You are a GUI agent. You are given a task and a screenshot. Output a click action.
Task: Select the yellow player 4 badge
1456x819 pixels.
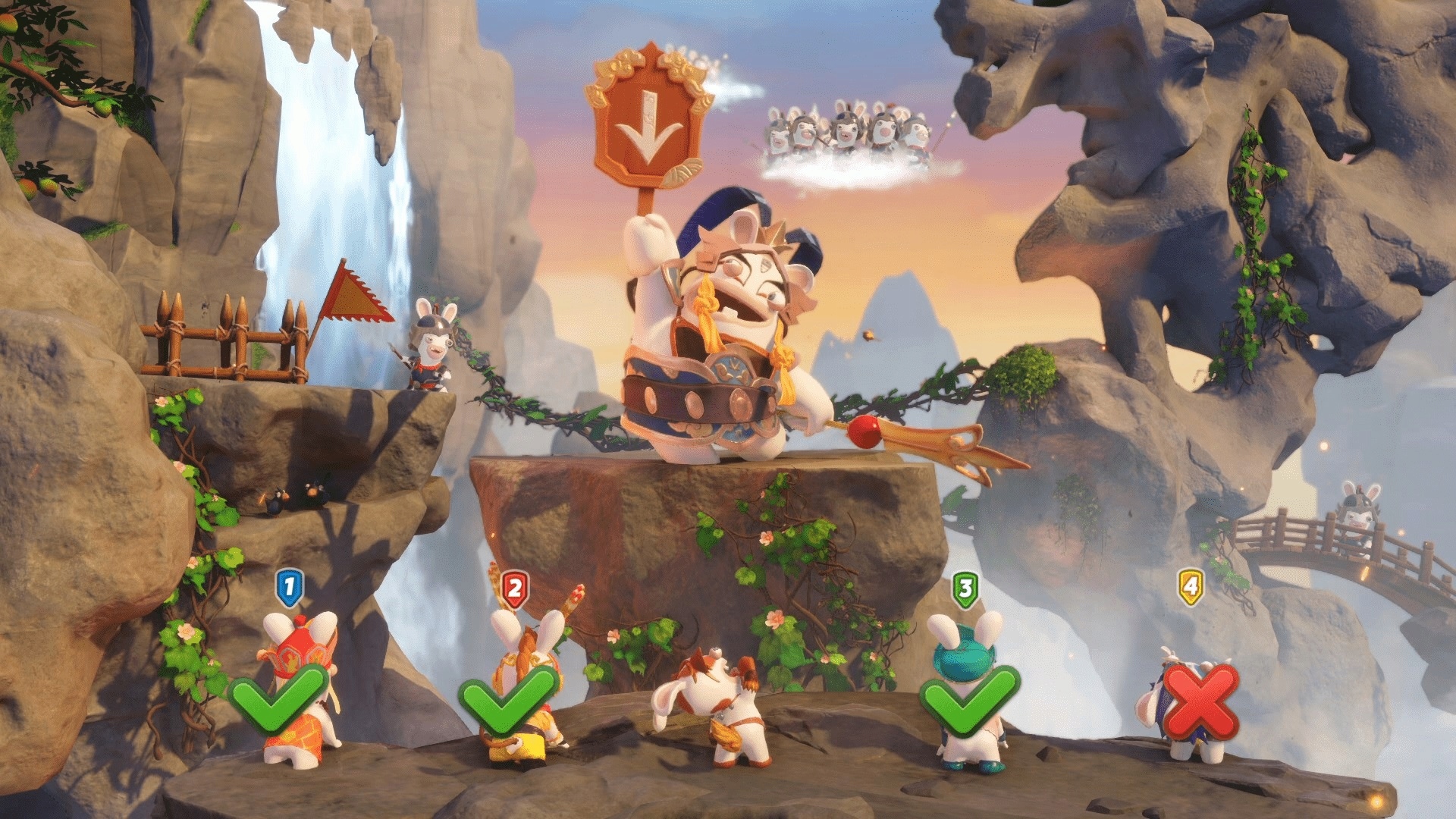pyautogui.click(x=1191, y=588)
